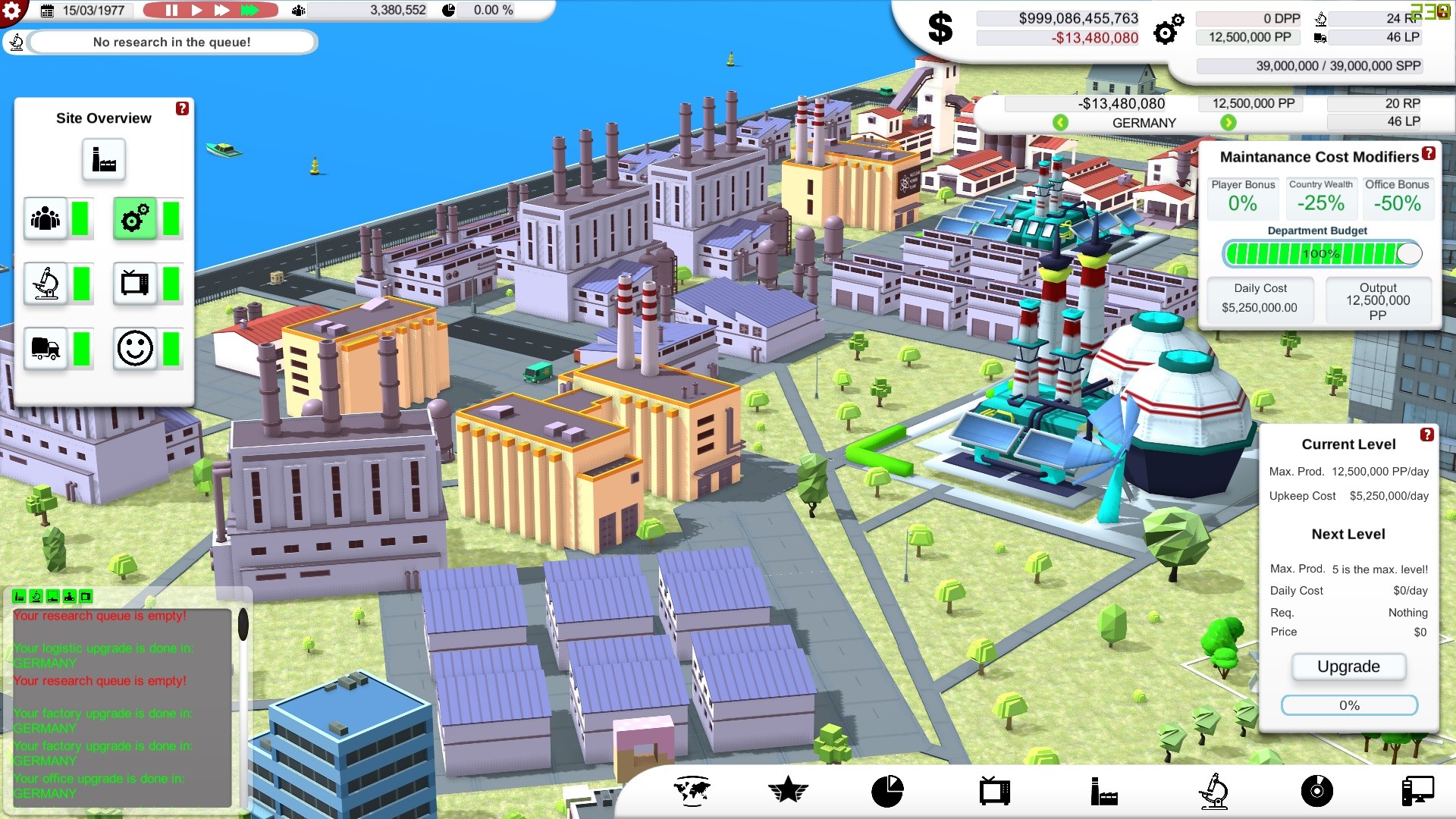Screen dimensions: 1456x819
Task: Open the star awards panel in bottom toolbar
Action: [x=789, y=791]
